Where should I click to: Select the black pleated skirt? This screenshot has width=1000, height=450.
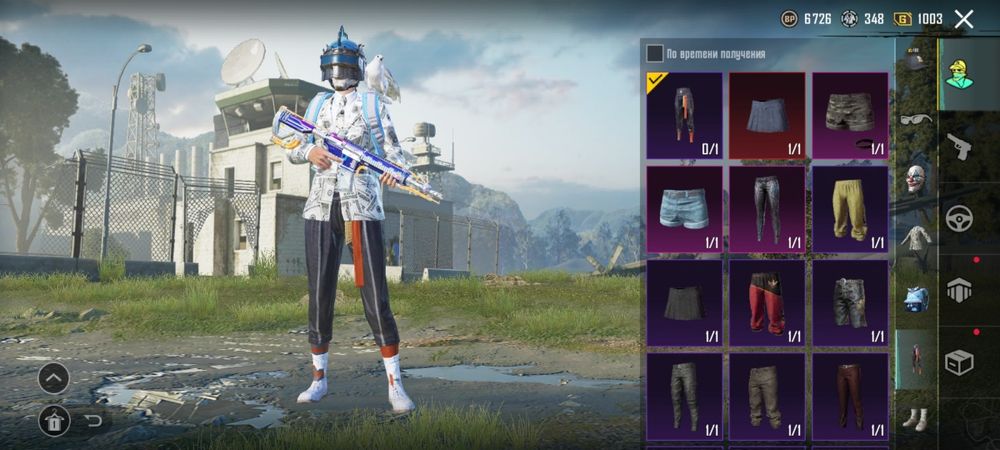684,303
